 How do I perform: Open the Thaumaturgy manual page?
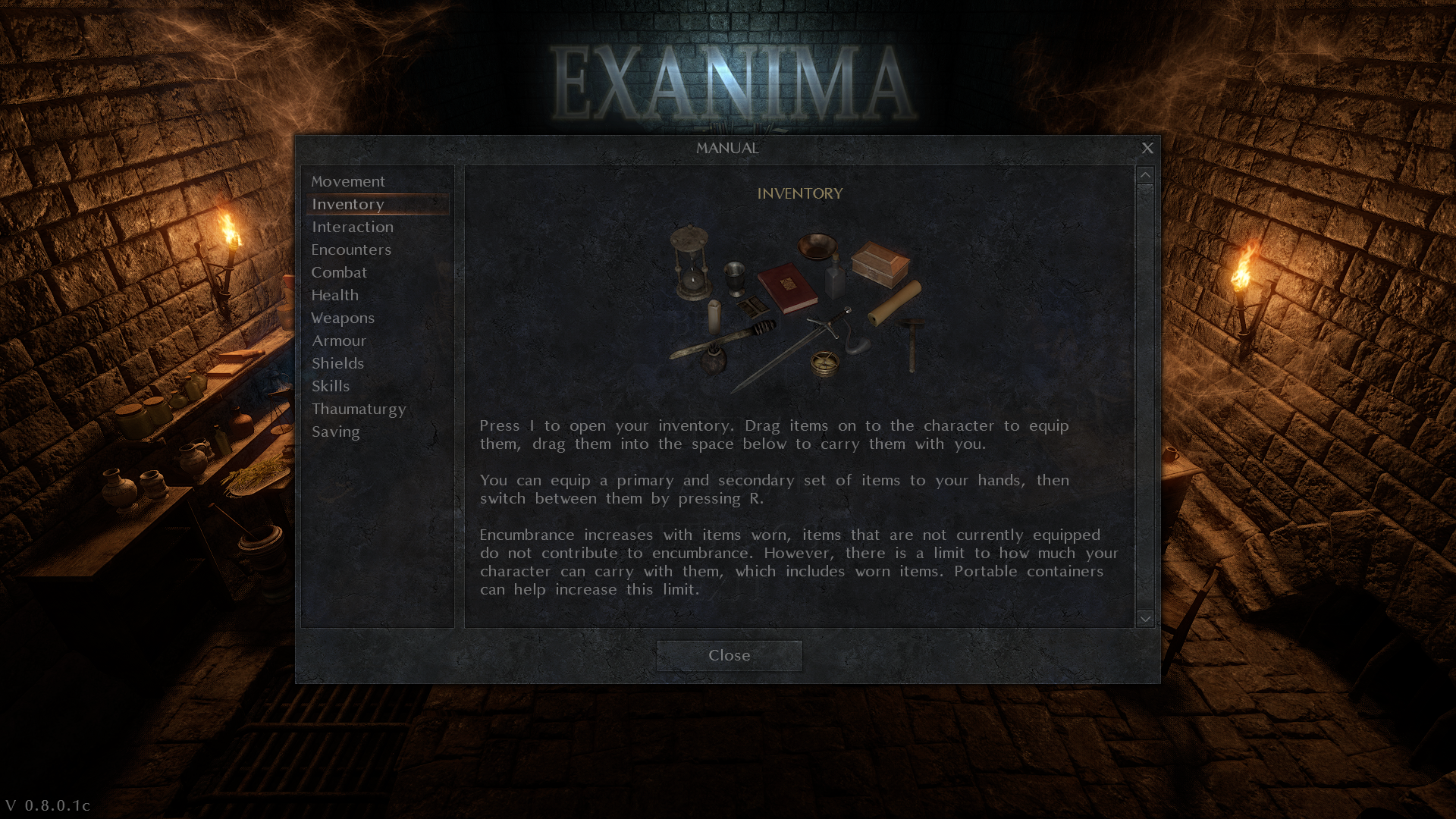359,409
